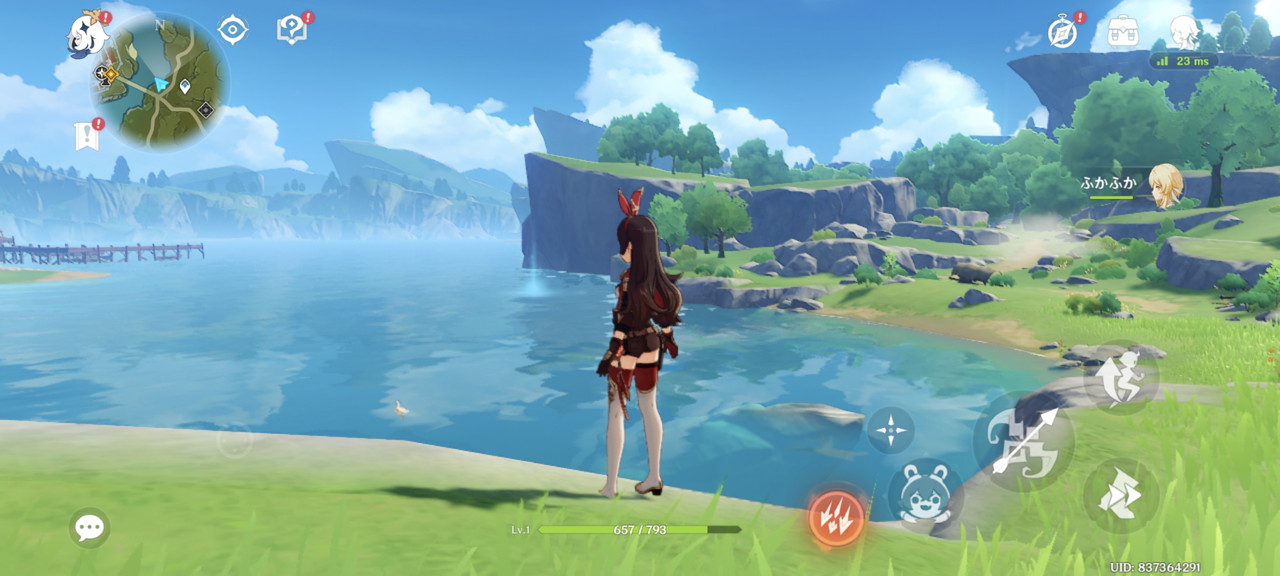
Task: Open the backpack inventory
Action: [x=1123, y=31]
